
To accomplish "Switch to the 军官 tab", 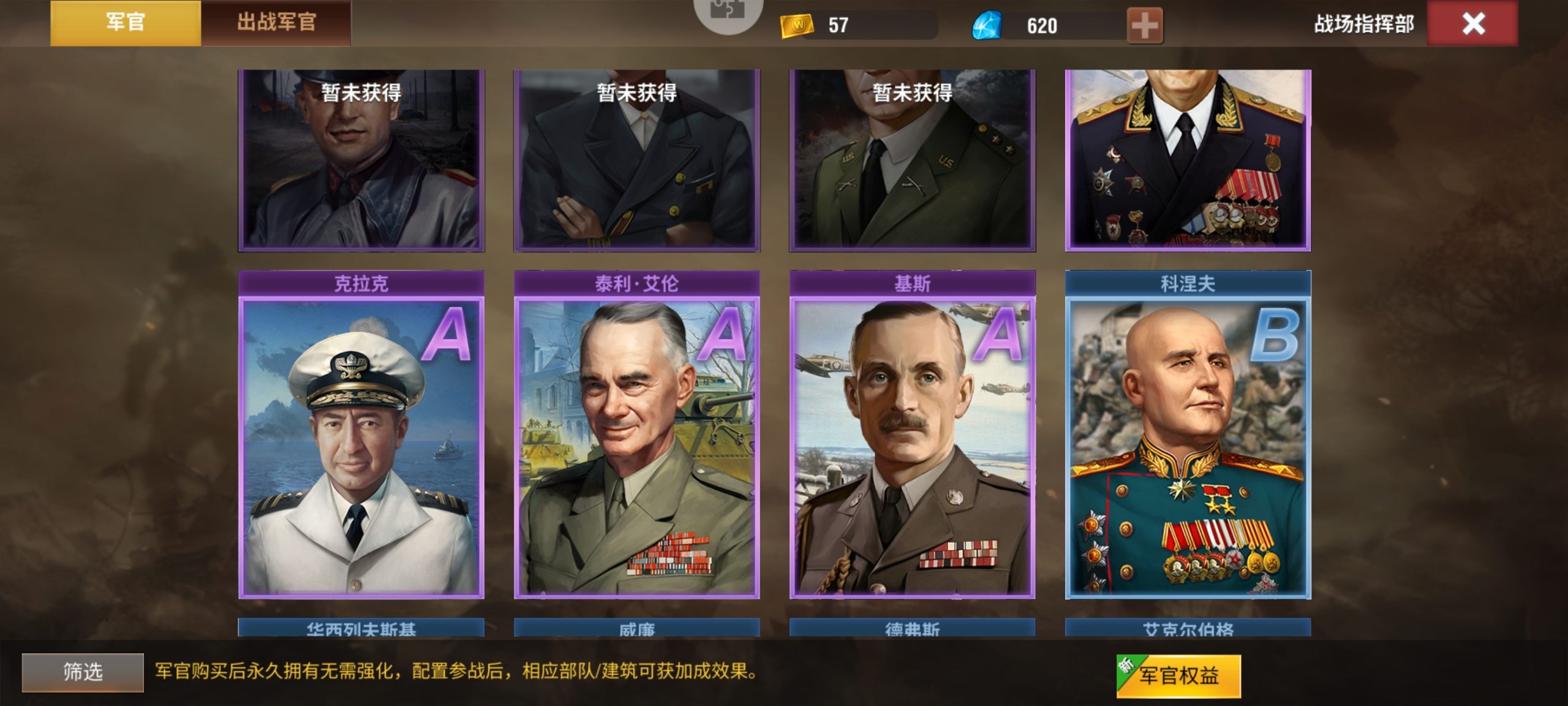I will click(125, 23).
